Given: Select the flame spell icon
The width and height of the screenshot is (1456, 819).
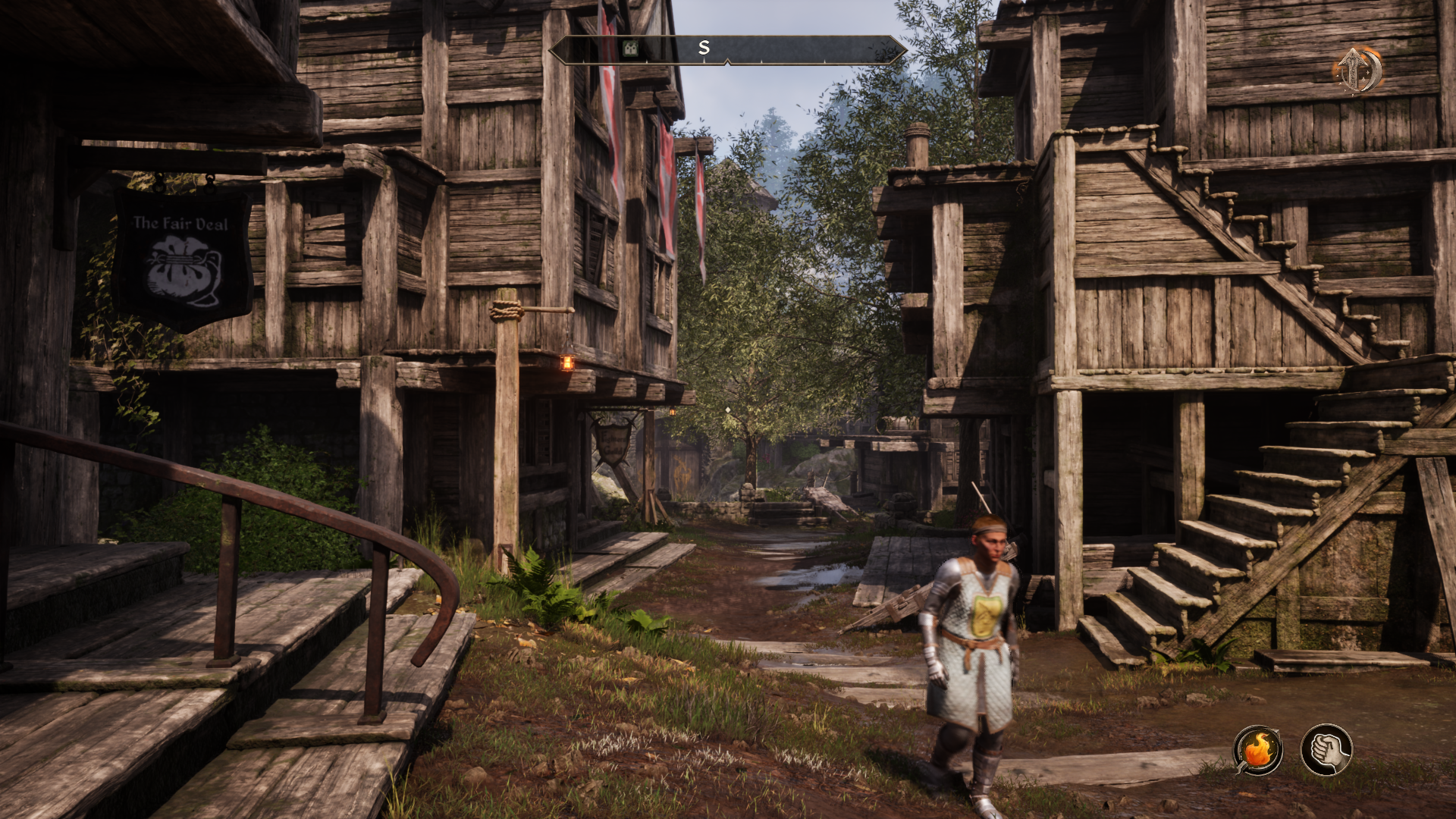Looking at the screenshot, I should [1258, 750].
